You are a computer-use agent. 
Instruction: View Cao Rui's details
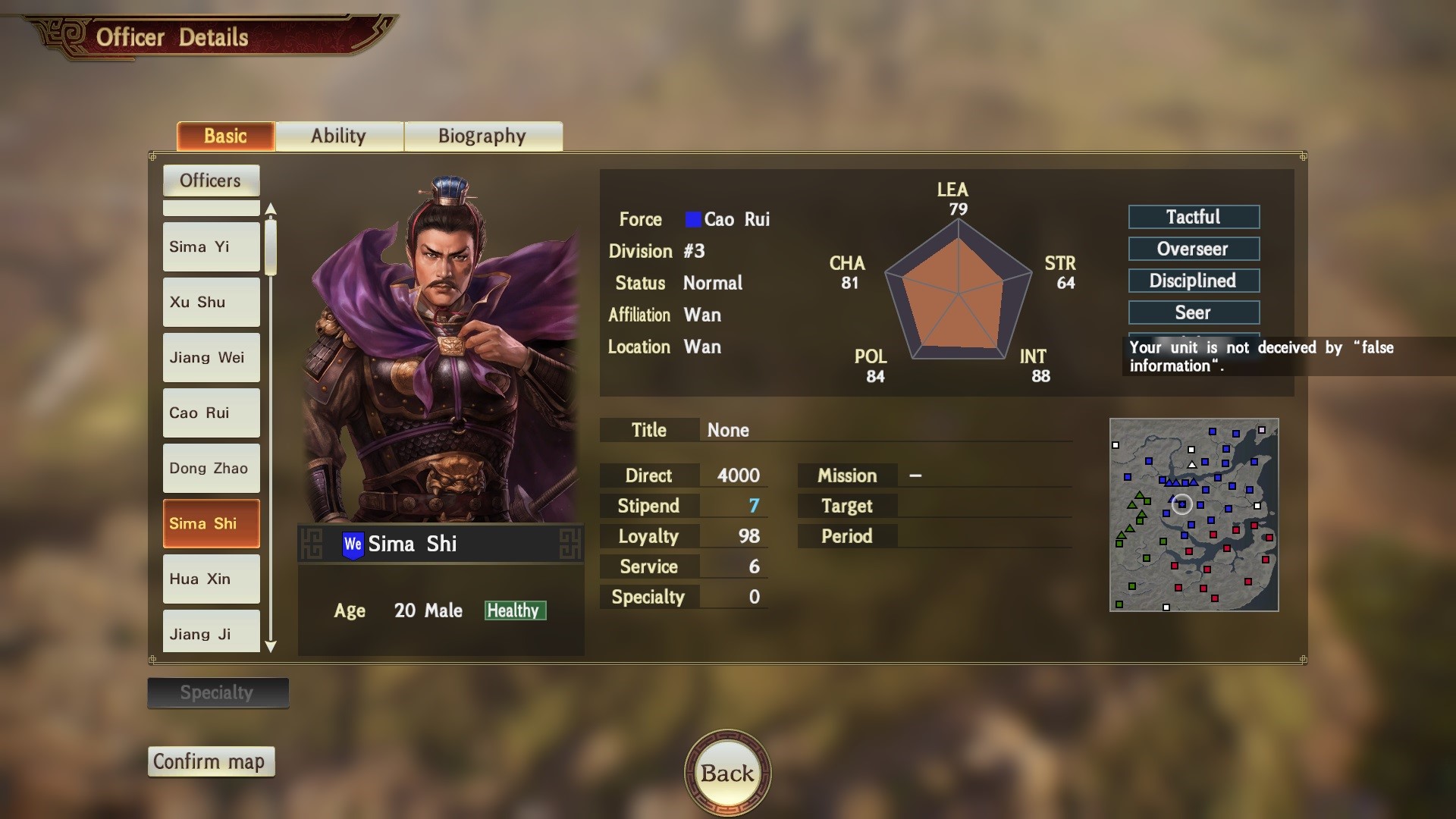(211, 413)
